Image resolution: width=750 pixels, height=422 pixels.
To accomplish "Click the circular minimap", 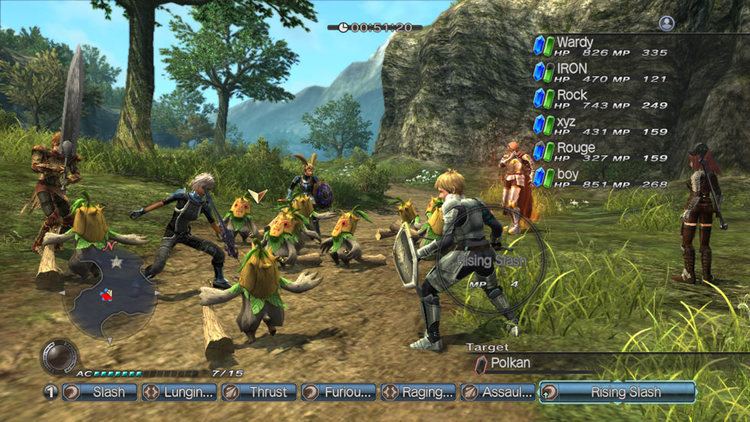I will click(110, 292).
